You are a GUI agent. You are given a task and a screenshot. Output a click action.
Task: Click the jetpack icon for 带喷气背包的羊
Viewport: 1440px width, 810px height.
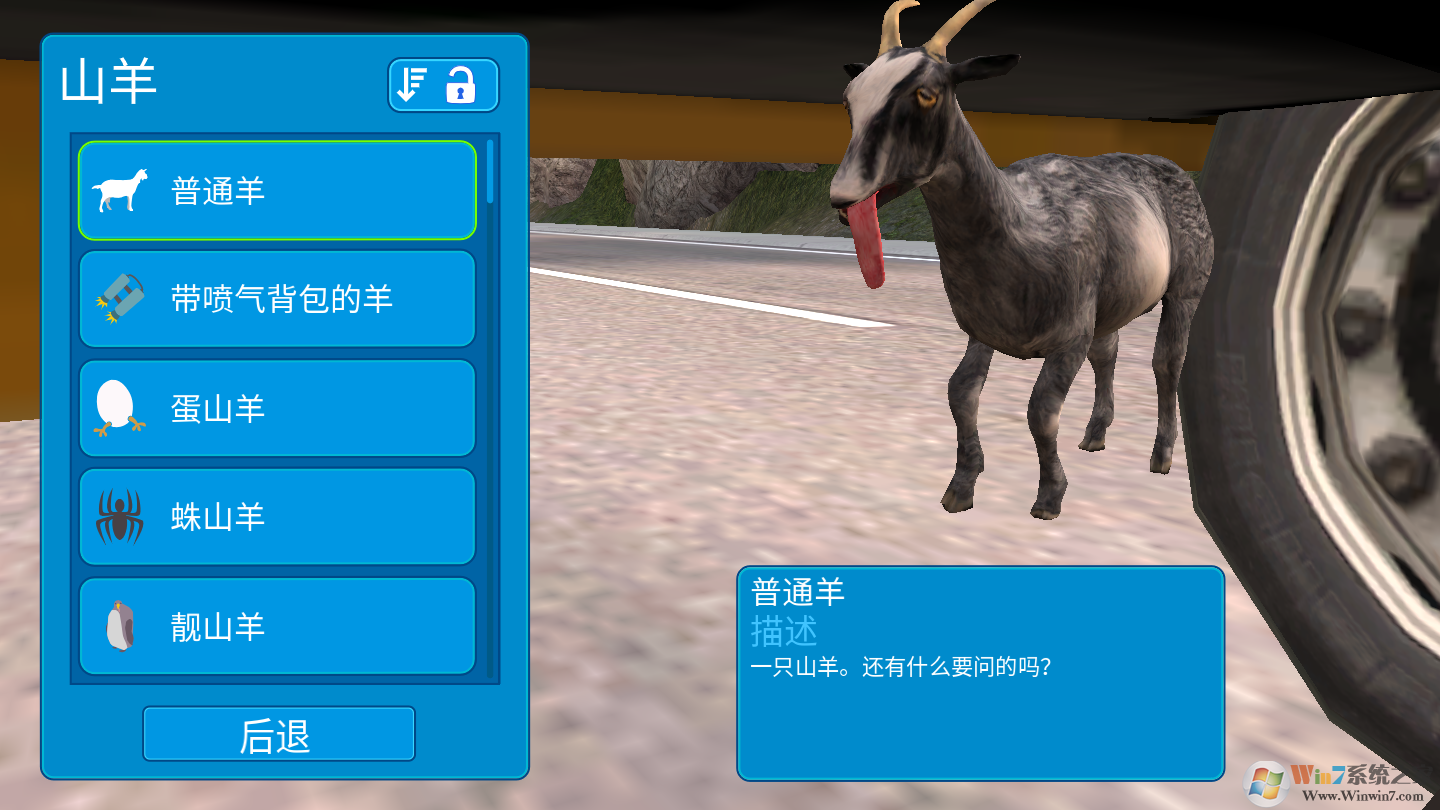(119, 299)
